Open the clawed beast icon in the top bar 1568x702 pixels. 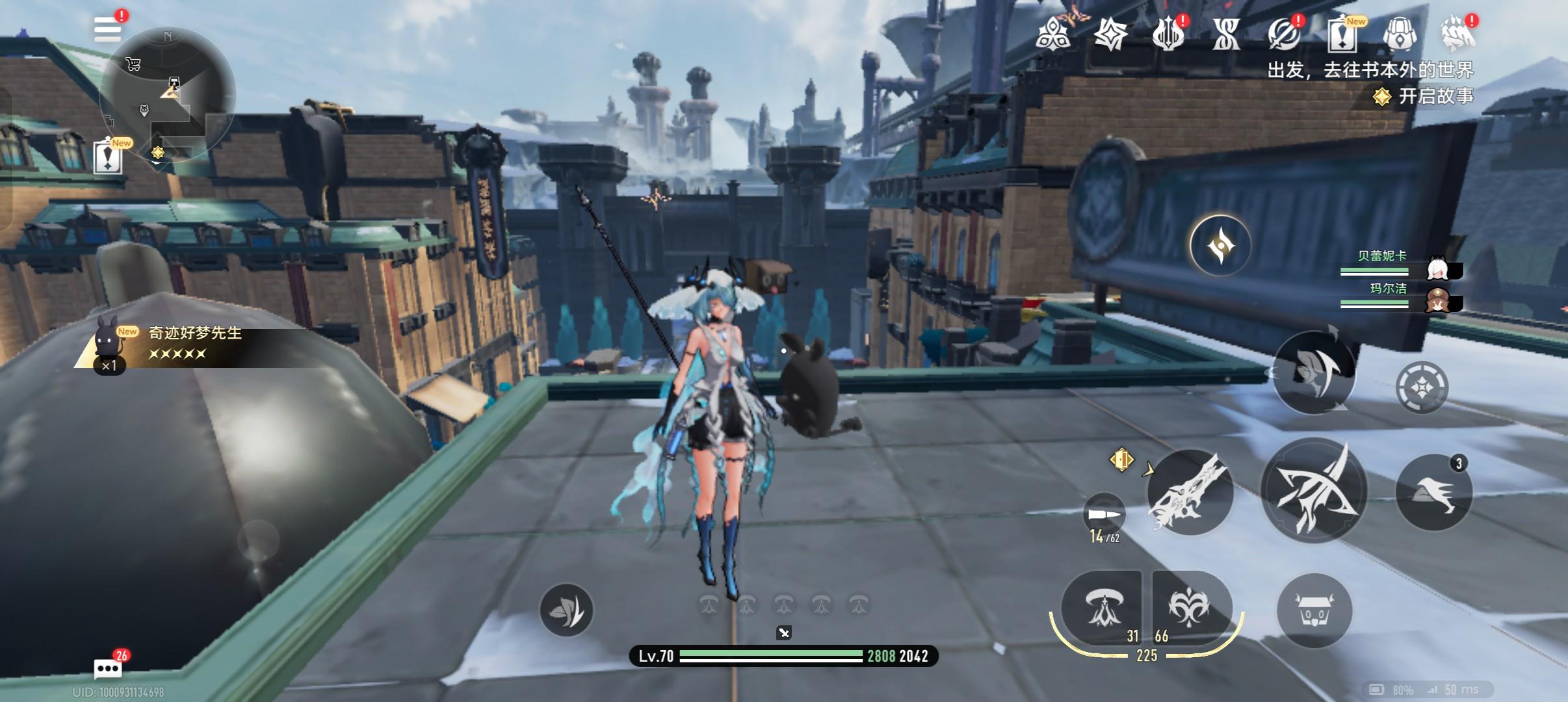(1457, 34)
